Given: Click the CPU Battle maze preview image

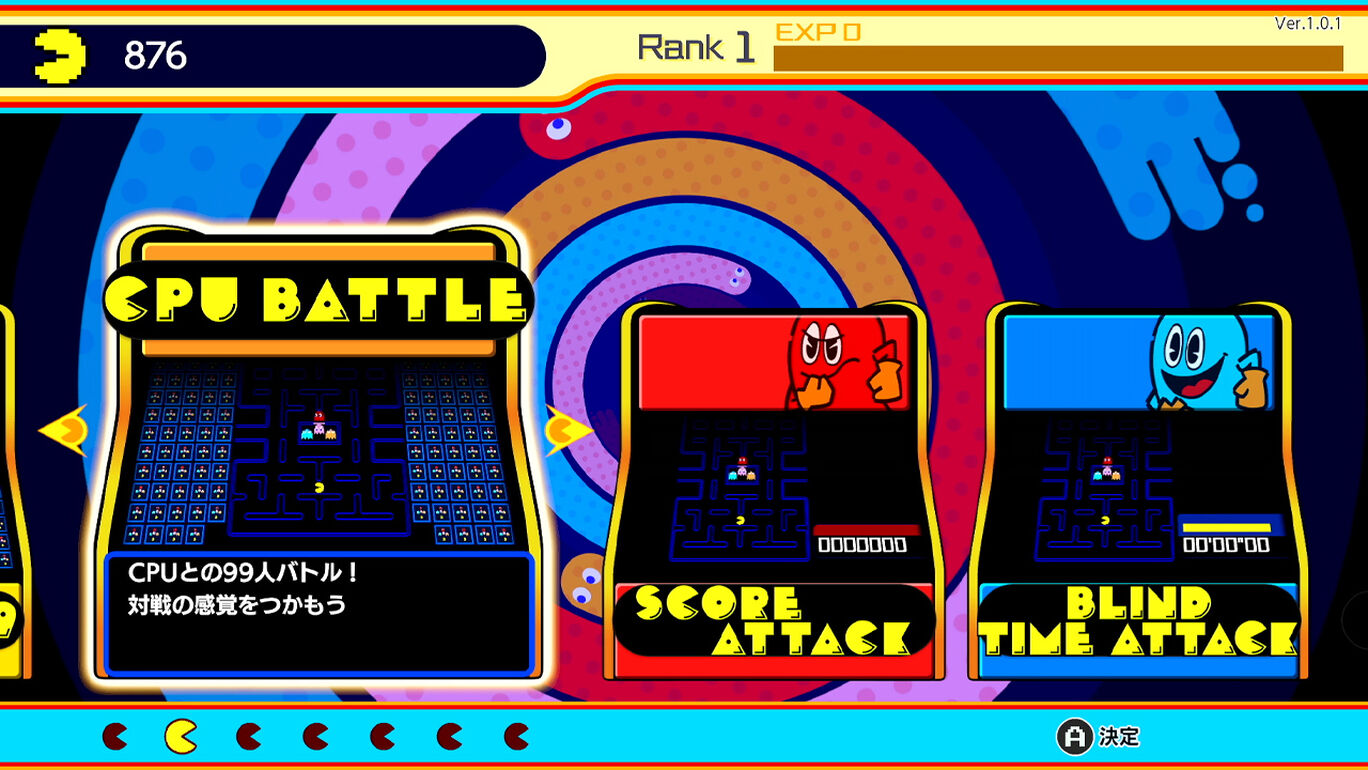Looking at the screenshot, I should click(x=318, y=455).
